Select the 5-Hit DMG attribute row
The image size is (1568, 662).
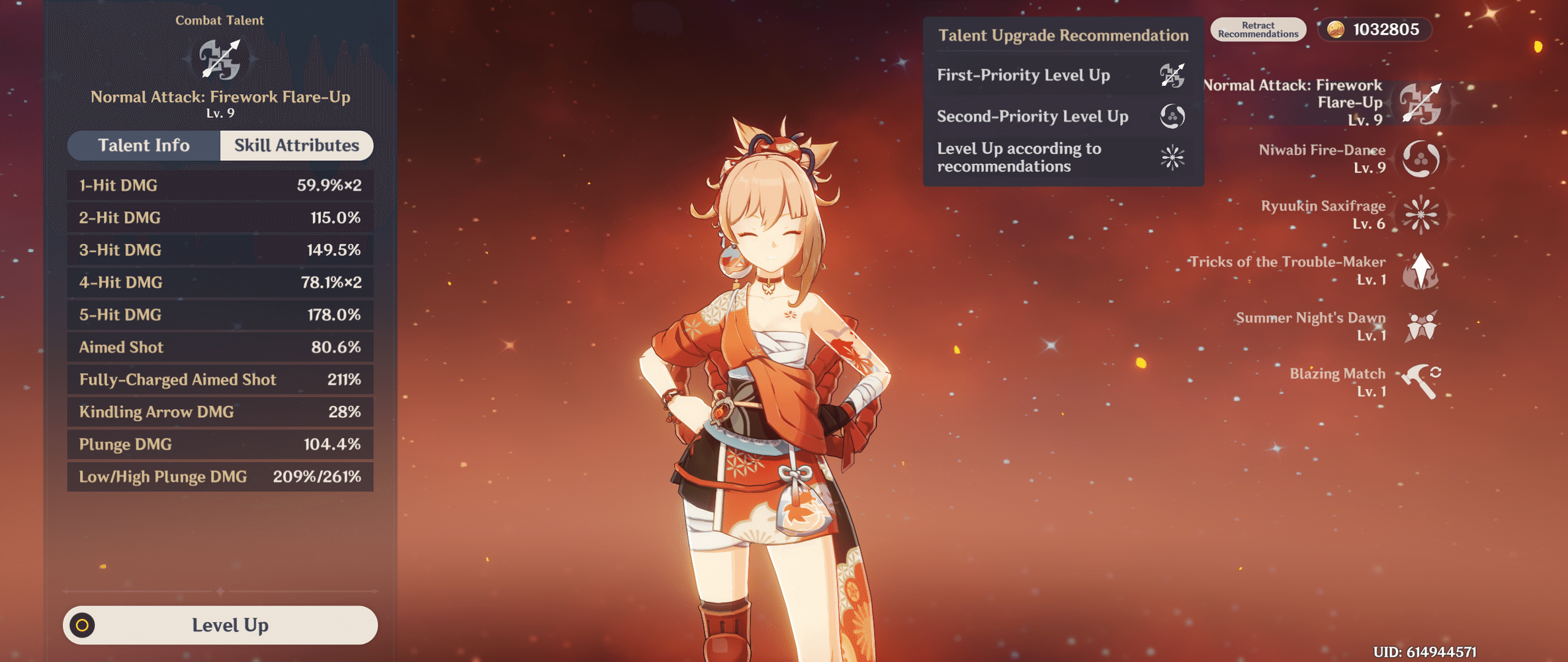click(220, 314)
